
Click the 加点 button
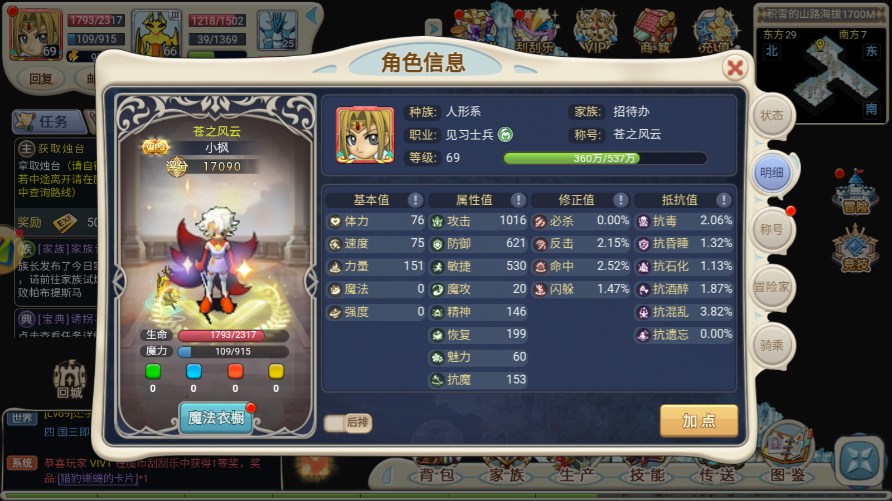(x=699, y=421)
